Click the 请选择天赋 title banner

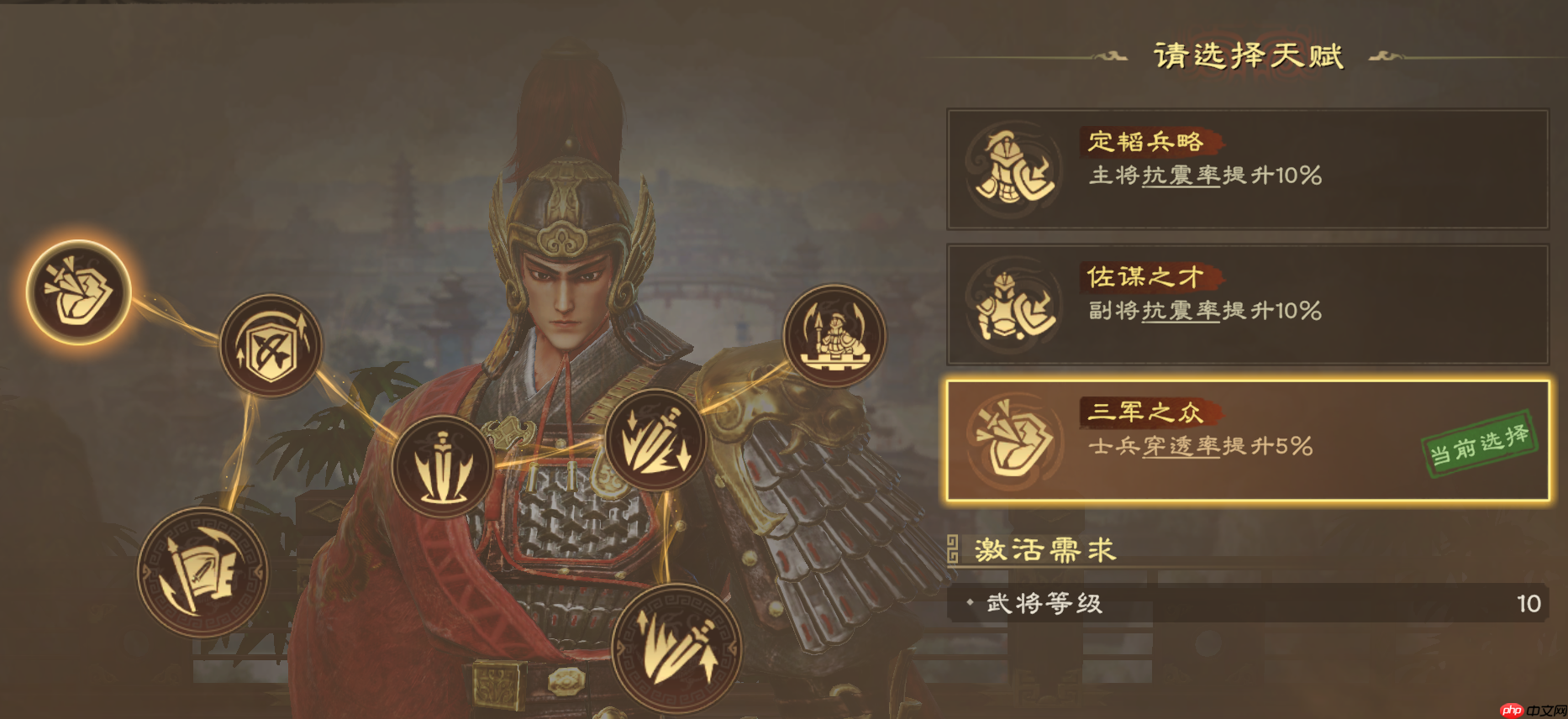click(x=1250, y=55)
